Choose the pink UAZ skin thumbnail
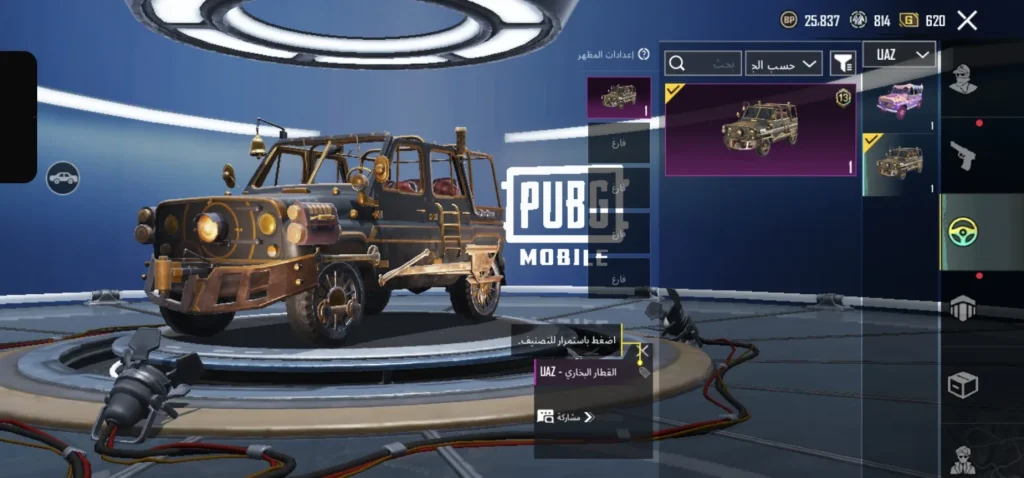This screenshot has height=478, width=1024. pos(899,100)
